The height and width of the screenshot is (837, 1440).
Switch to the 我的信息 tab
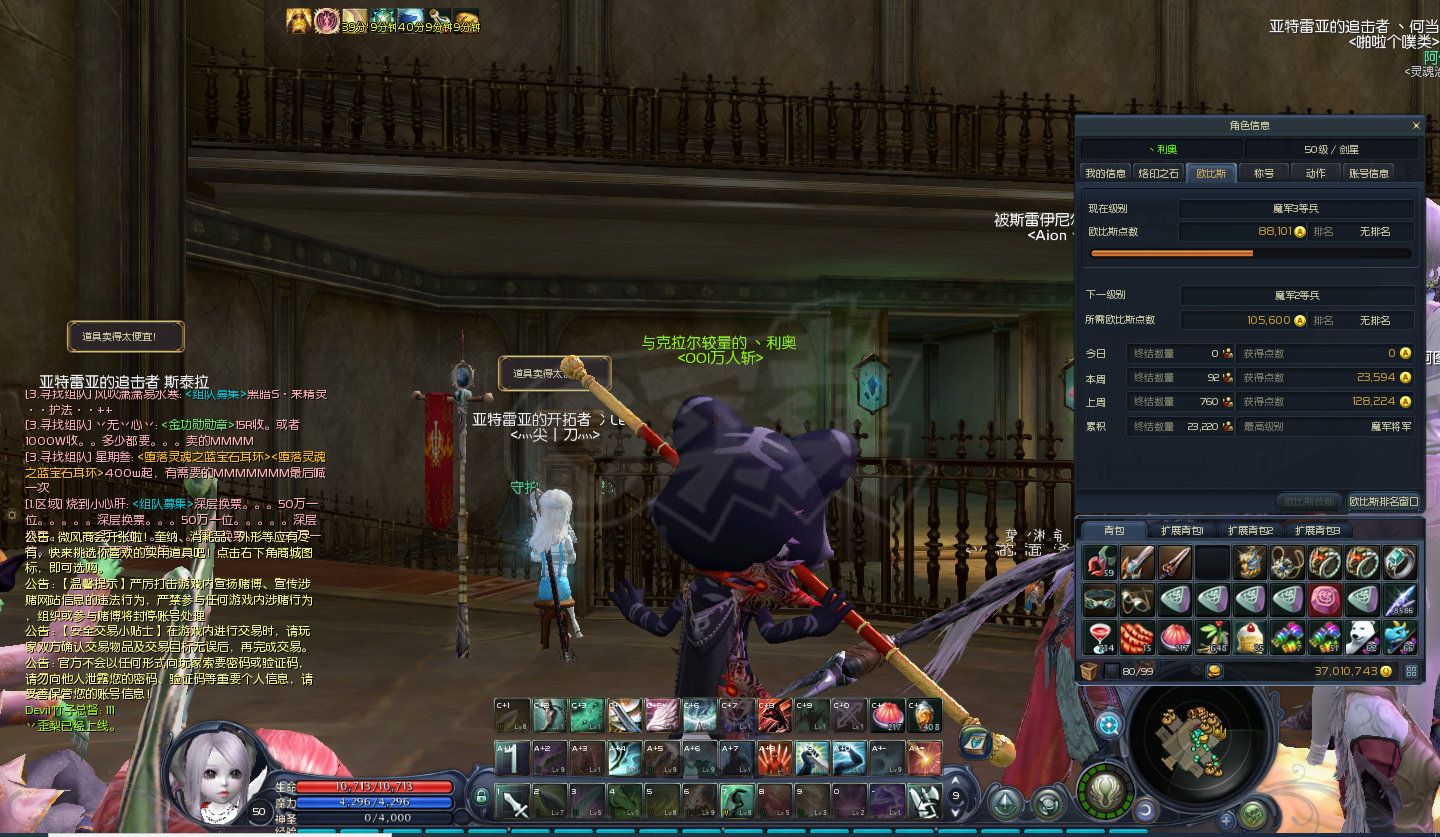coord(1106,173)
